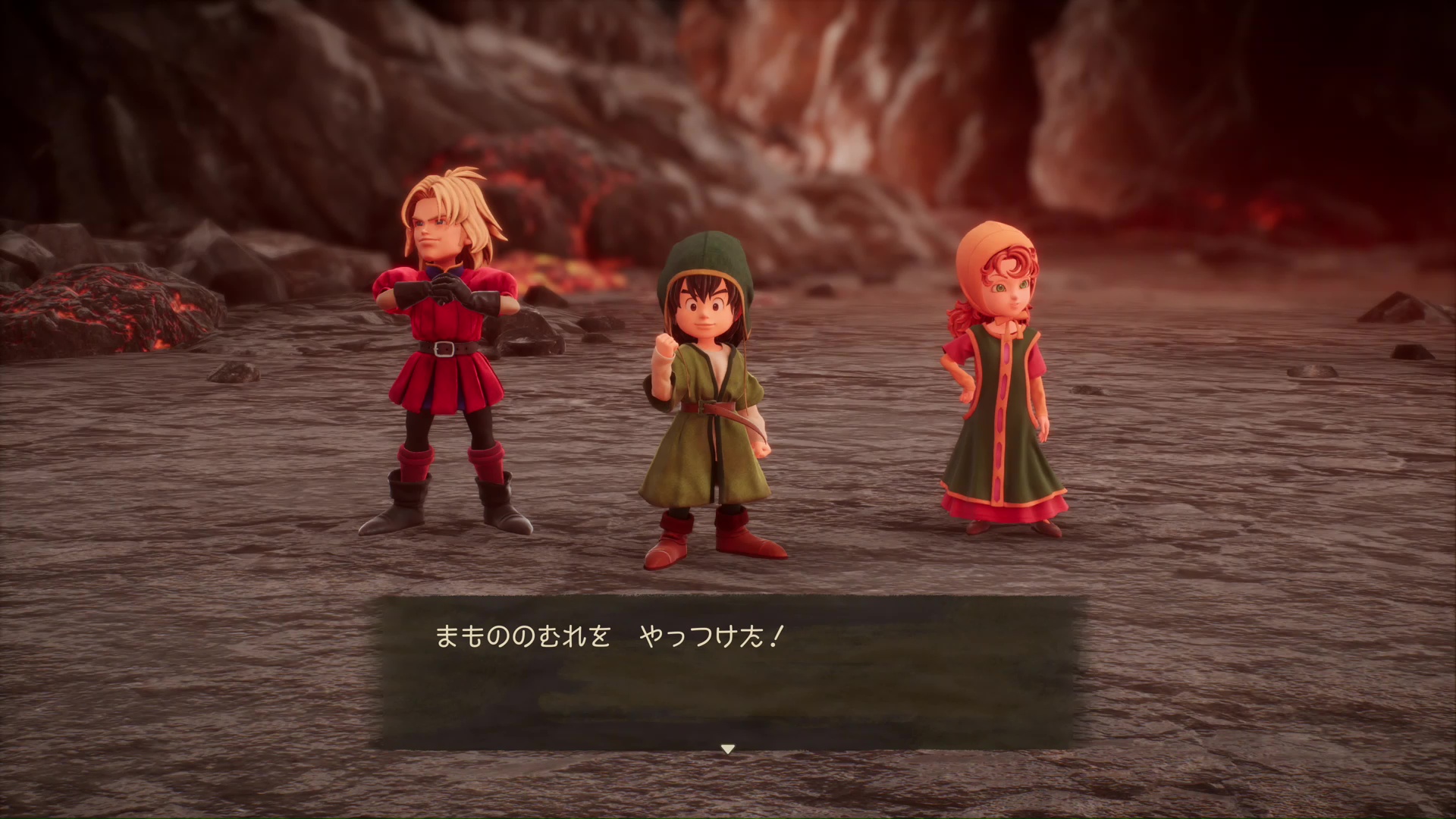Click the dialogue advance arrow

click(727, 749)
